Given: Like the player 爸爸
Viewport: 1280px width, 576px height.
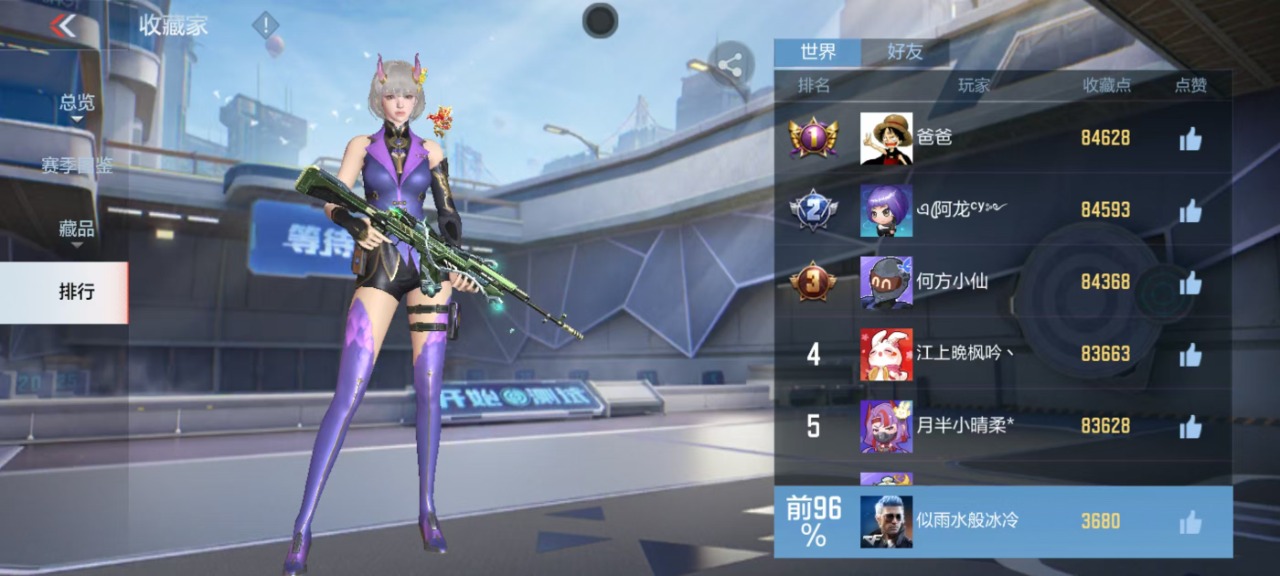Looking at the screenshot, I should [1190, 139].
